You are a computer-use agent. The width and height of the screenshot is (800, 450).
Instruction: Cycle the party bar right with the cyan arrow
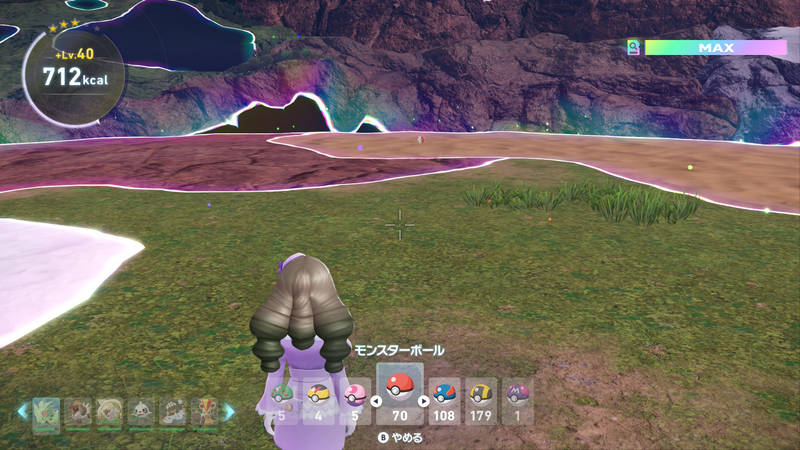[x=228, y=411]
